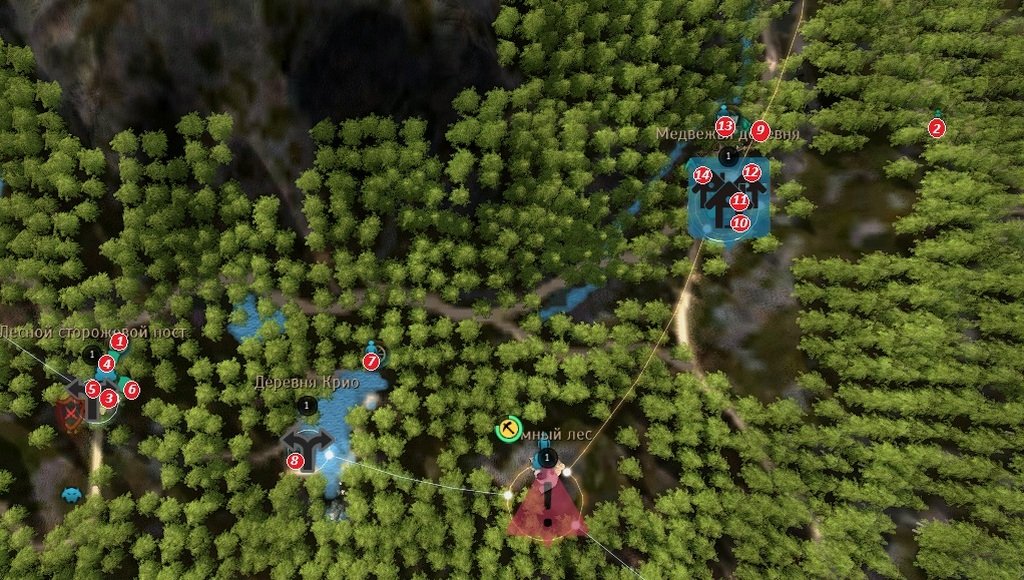Click red marker number 3
The image size is (1024, 580).
click(109, 398)
